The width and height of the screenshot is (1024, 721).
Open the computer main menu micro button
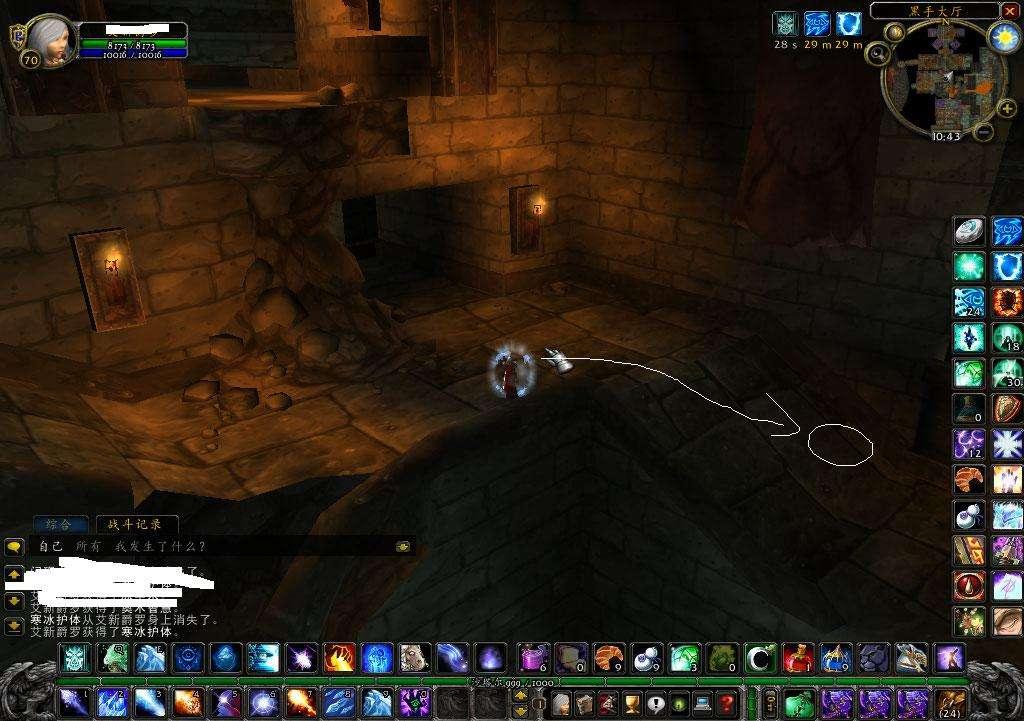click(x=703, y=702)
